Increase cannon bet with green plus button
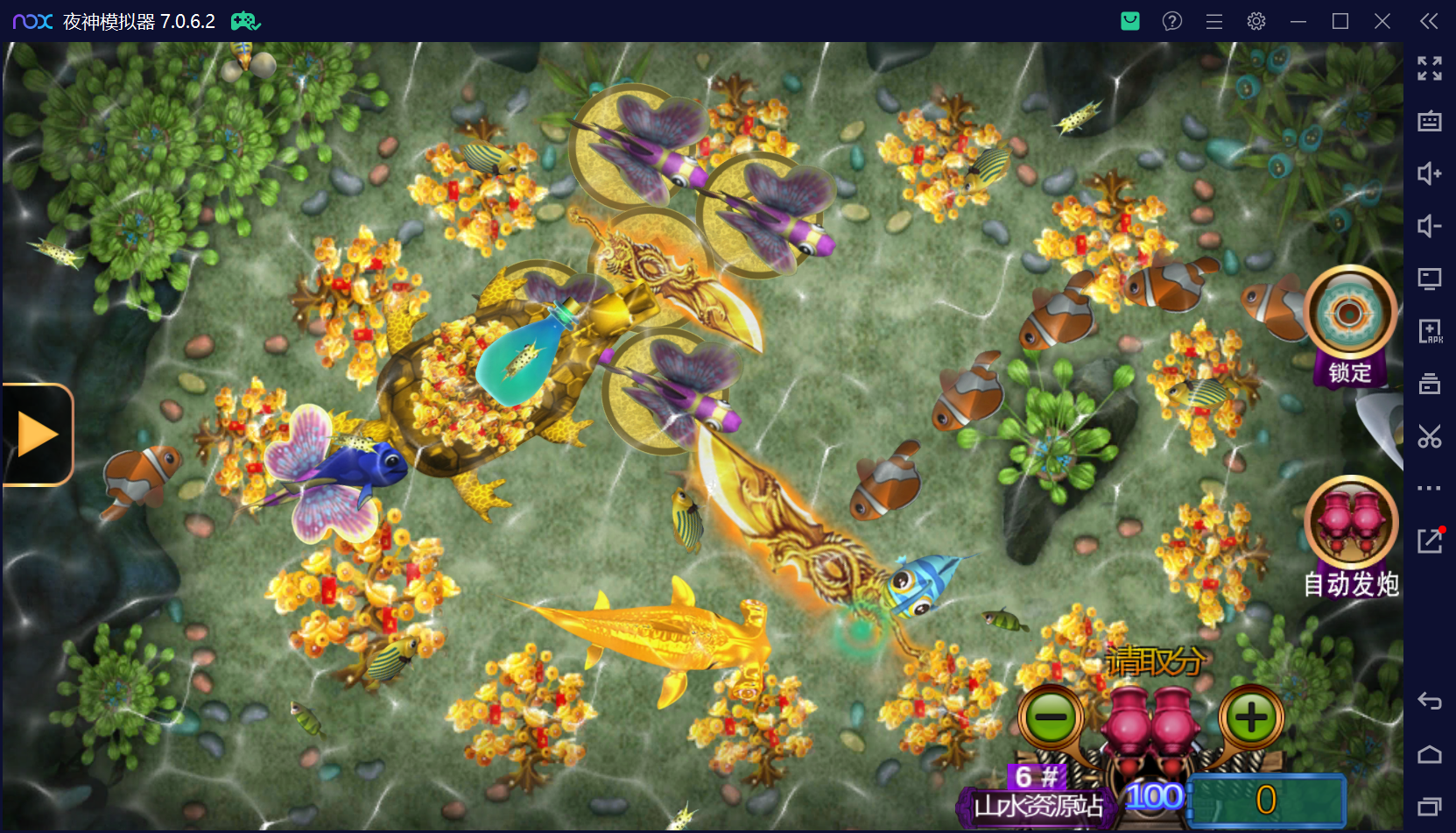 1251,718
